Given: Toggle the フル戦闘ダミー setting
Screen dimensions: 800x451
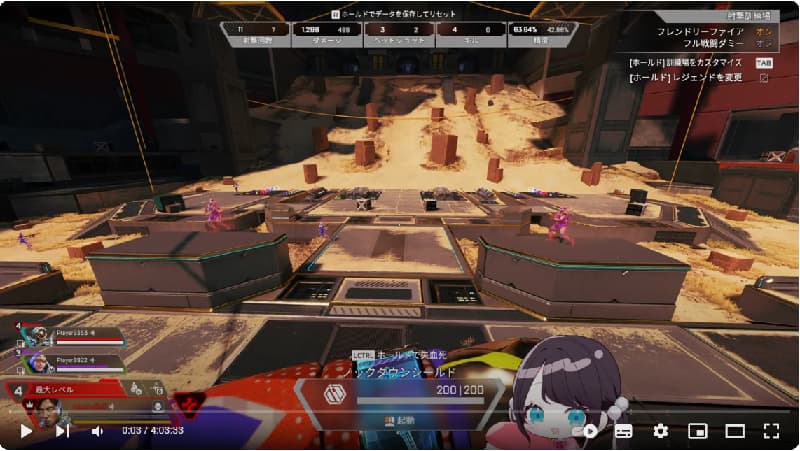Looking at the screenshot, I should (763, 44).
